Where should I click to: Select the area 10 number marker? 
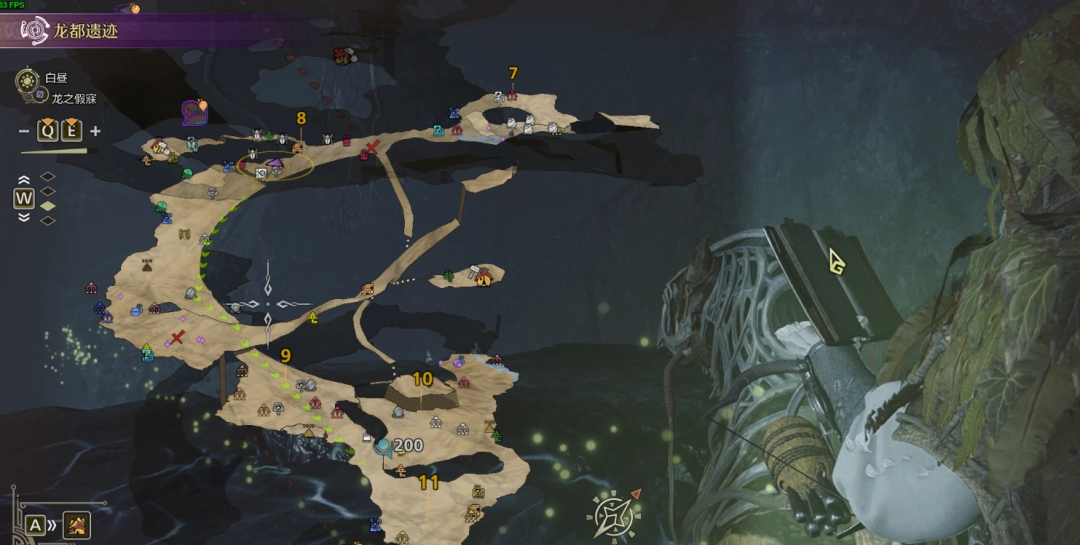coord(423,379)
